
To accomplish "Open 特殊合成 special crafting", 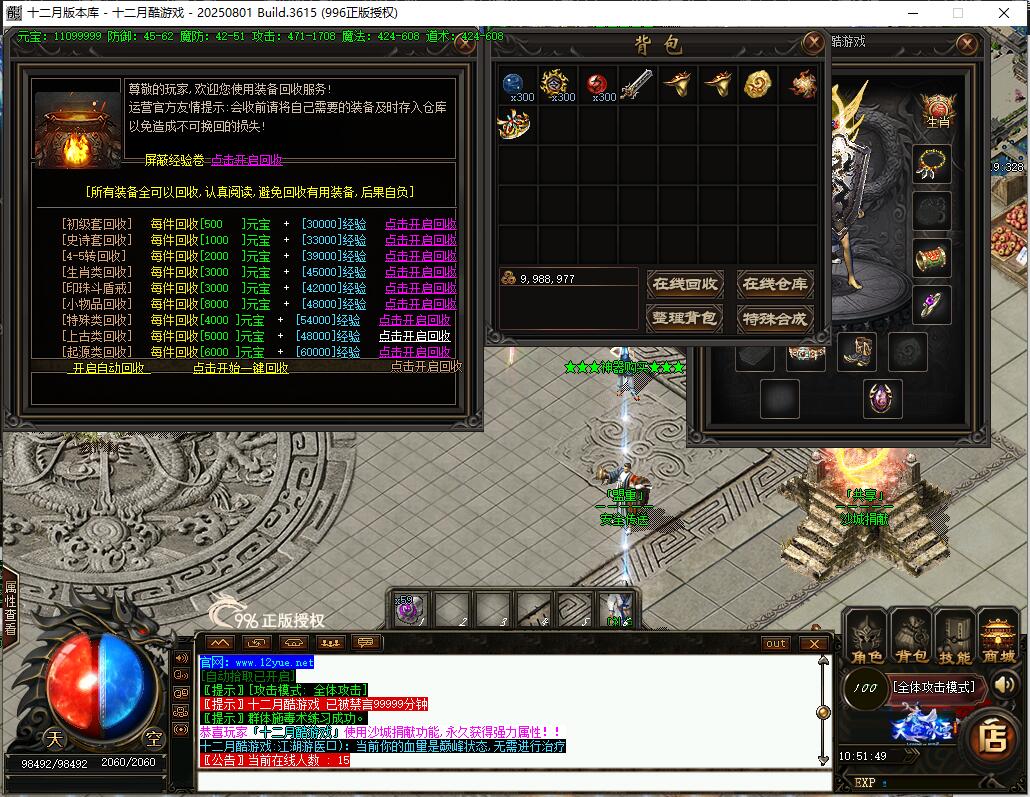I will 775,319.
